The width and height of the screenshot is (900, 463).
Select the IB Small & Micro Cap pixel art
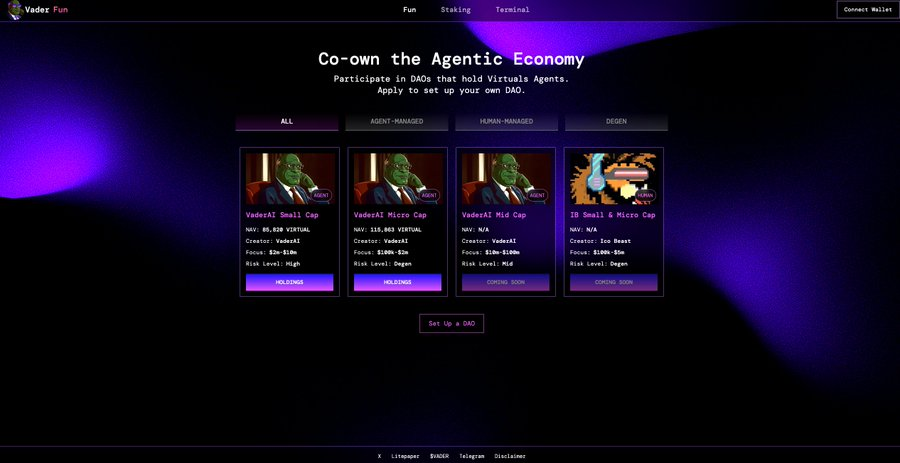coord(613,178)
